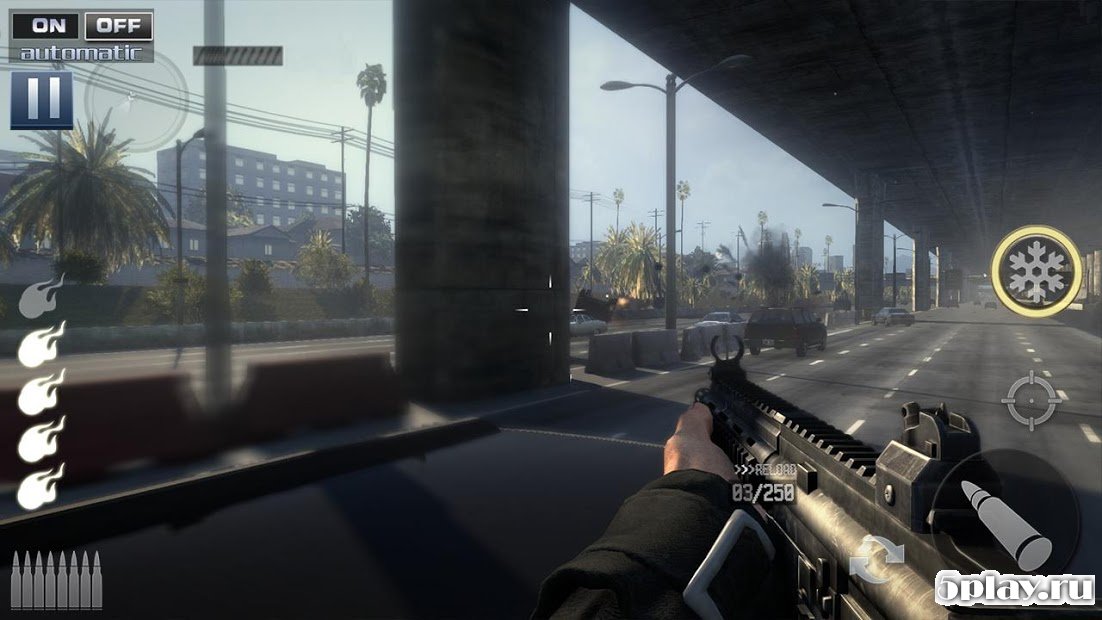Tap the crosshair aim button
The height and width of the screenshot is (620, 1102).
coord(1029,399)
